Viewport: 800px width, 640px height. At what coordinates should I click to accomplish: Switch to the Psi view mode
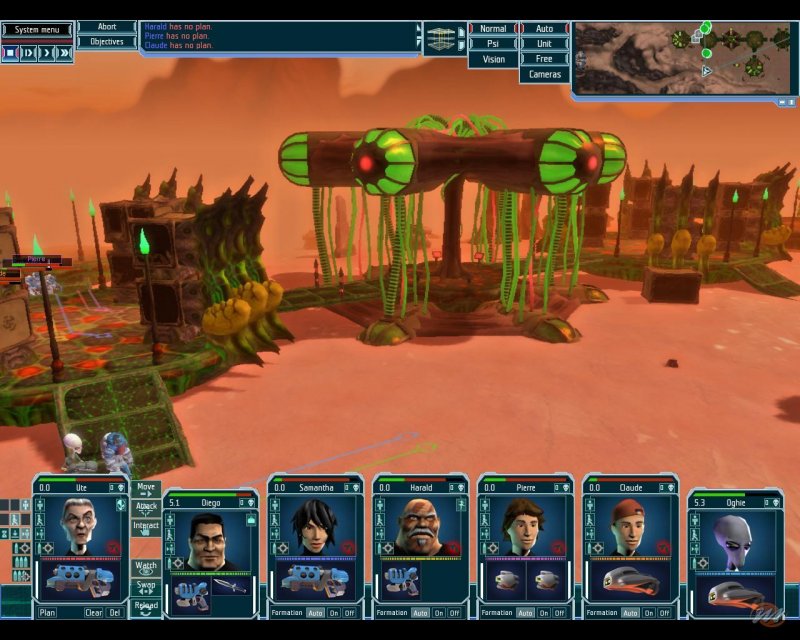click(493, 44)
